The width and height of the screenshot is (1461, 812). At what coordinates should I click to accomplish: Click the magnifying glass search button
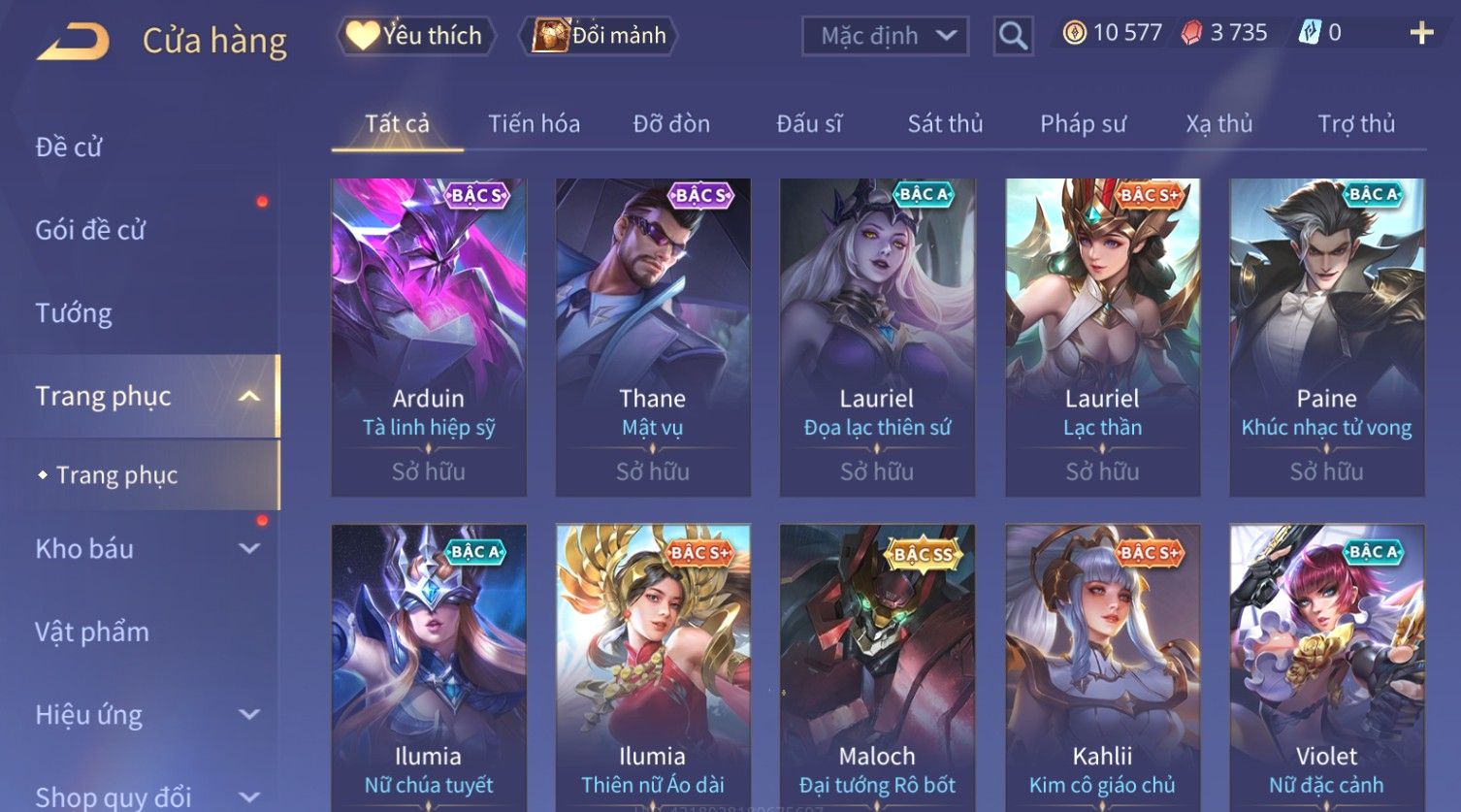(1013, 36)
